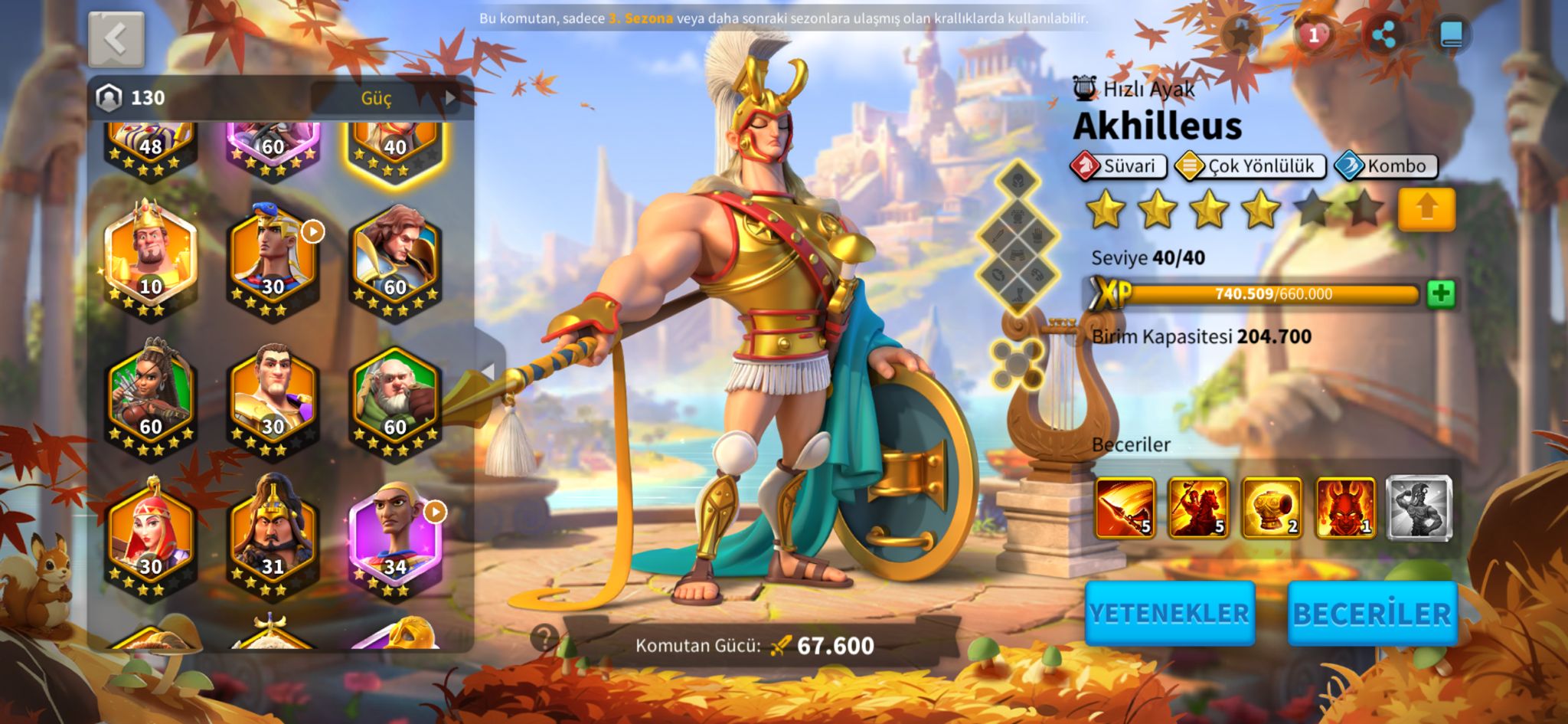Go back using the arrow button
This screenshot has height=724, width=1568.
tap(116, 39)
